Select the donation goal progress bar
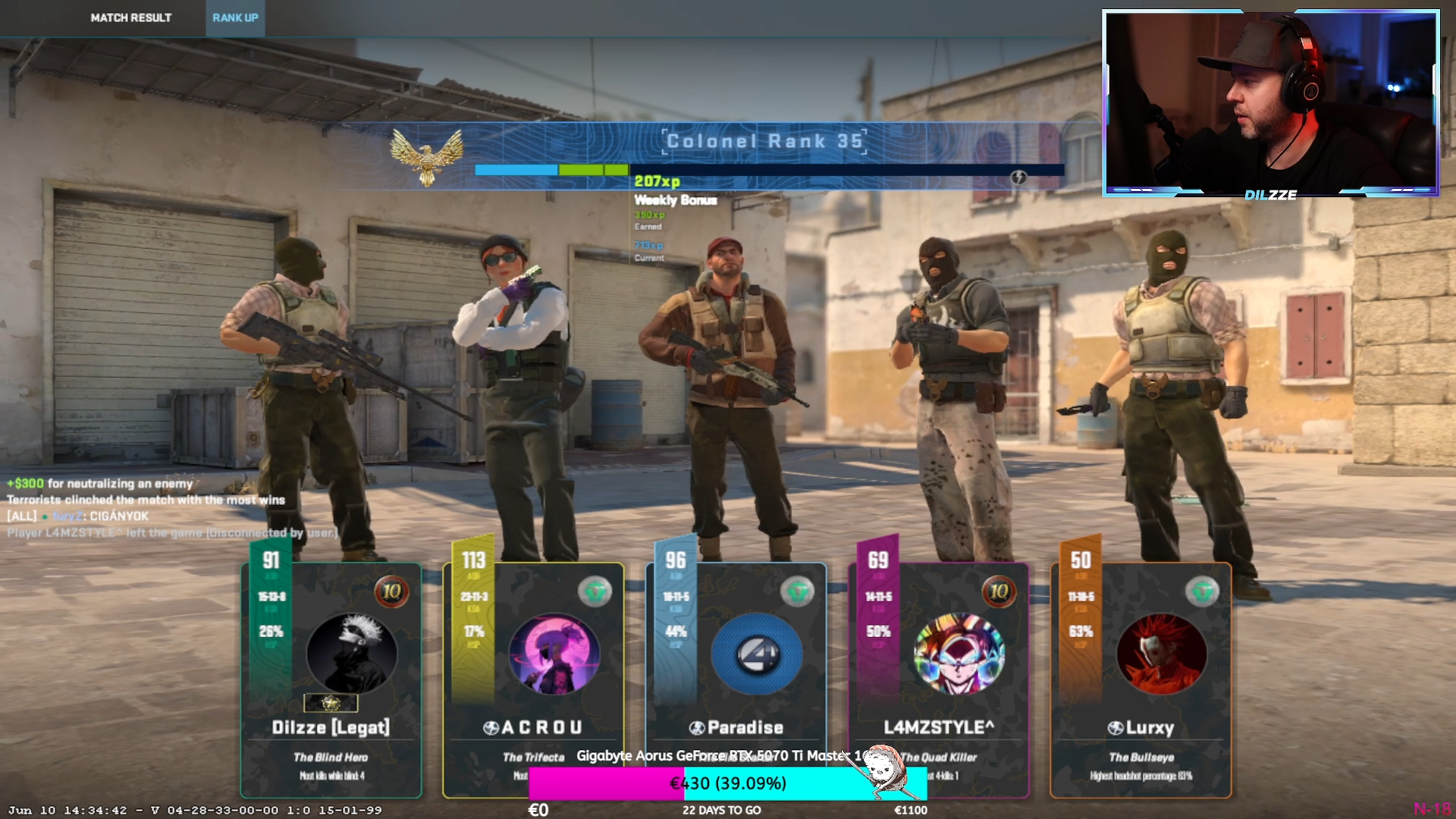 tap(728, 783)
